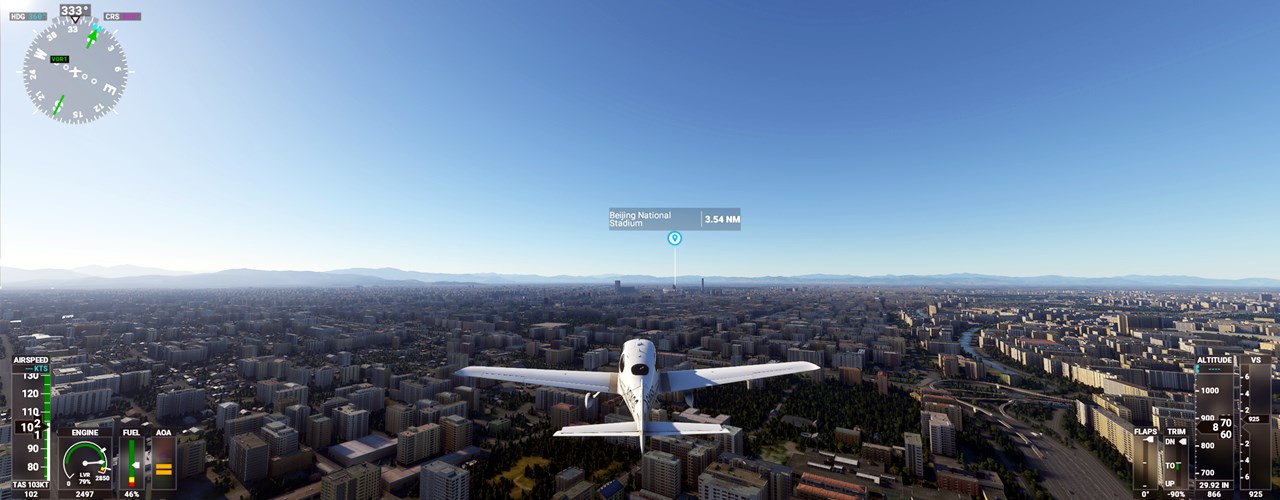Image resolution: width=1280 pixels, height=500 pixels.
Task: Select the Beijing National Stadium label
Action: [x=654, y=219]
